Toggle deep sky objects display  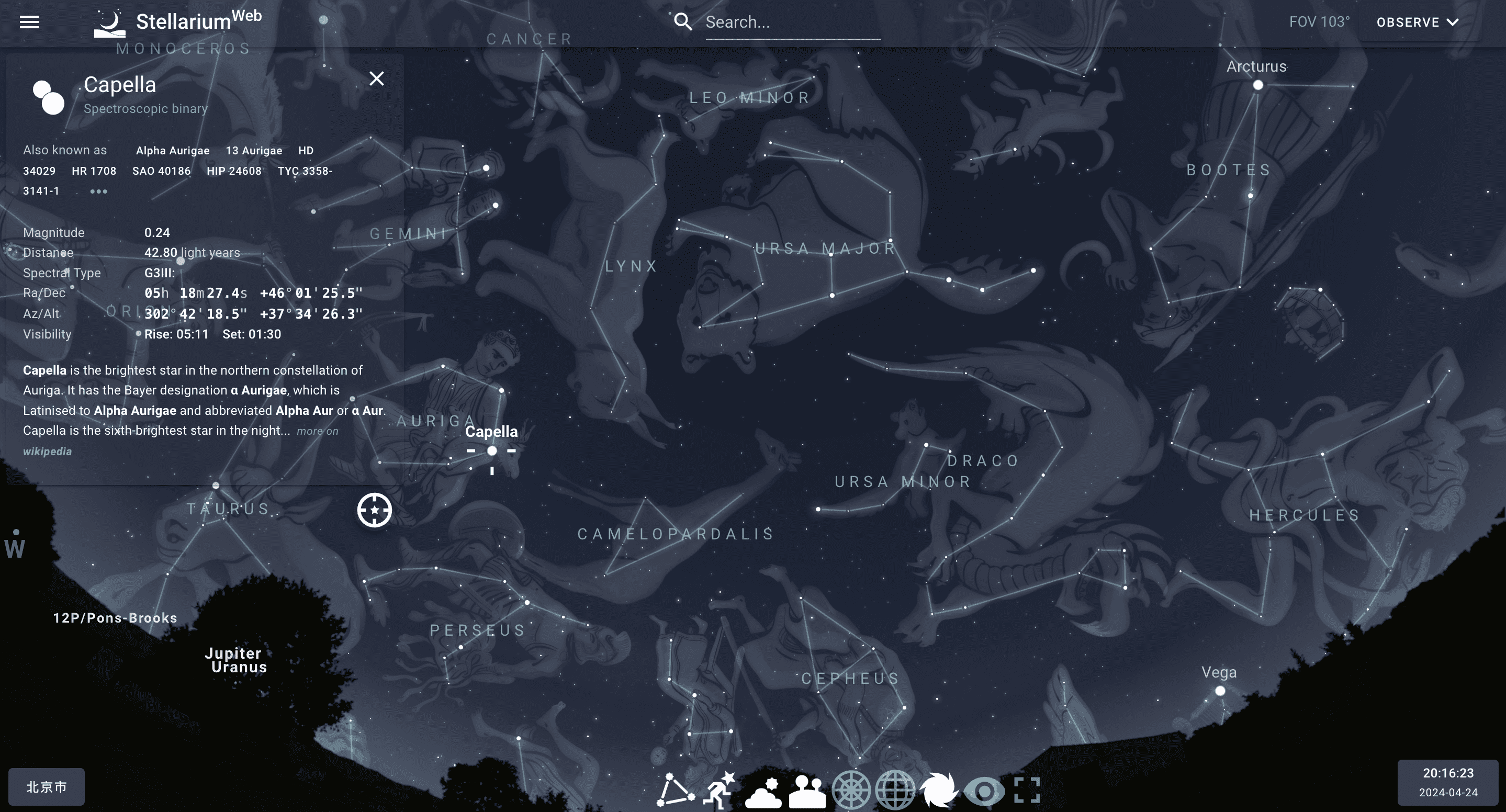939,788
